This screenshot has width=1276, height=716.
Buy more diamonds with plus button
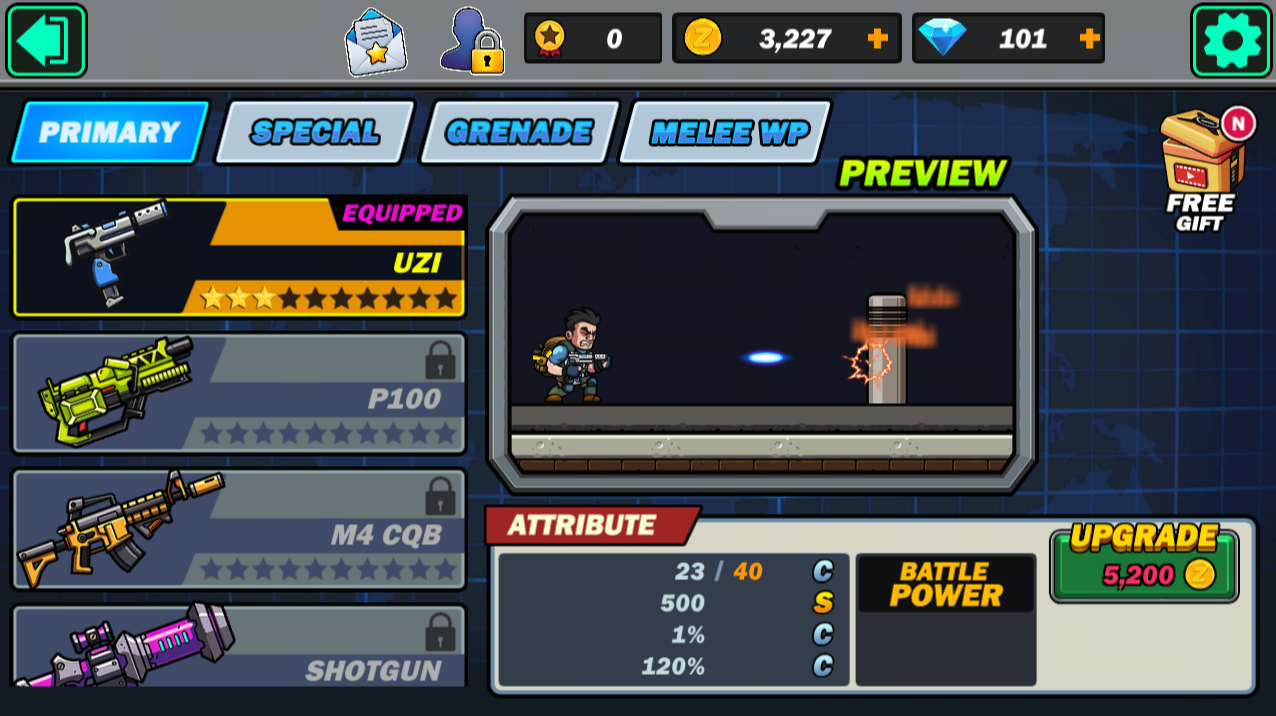pyautogui.click(x=1089, y=39)
